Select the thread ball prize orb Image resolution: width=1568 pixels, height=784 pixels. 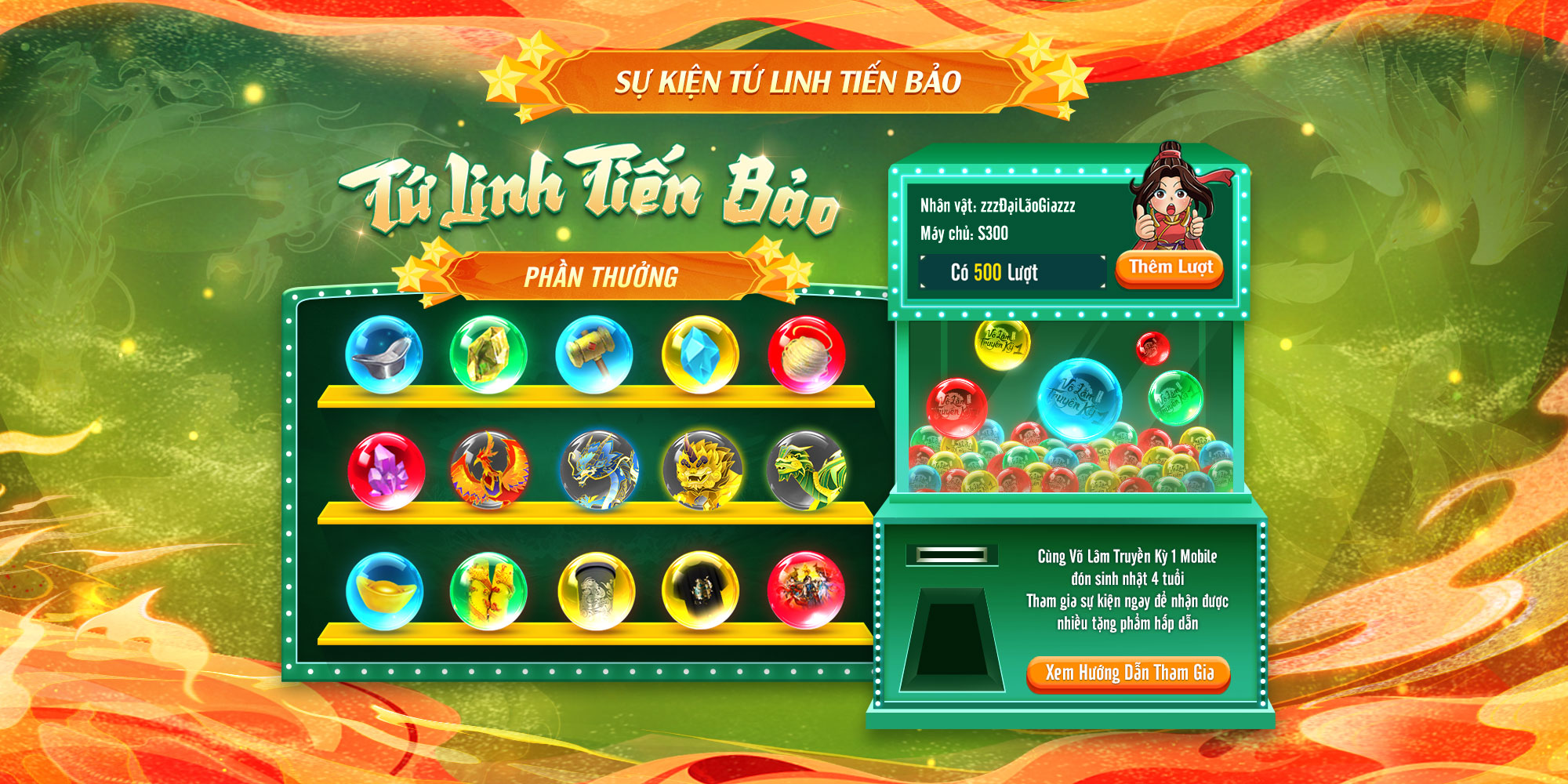806,354
